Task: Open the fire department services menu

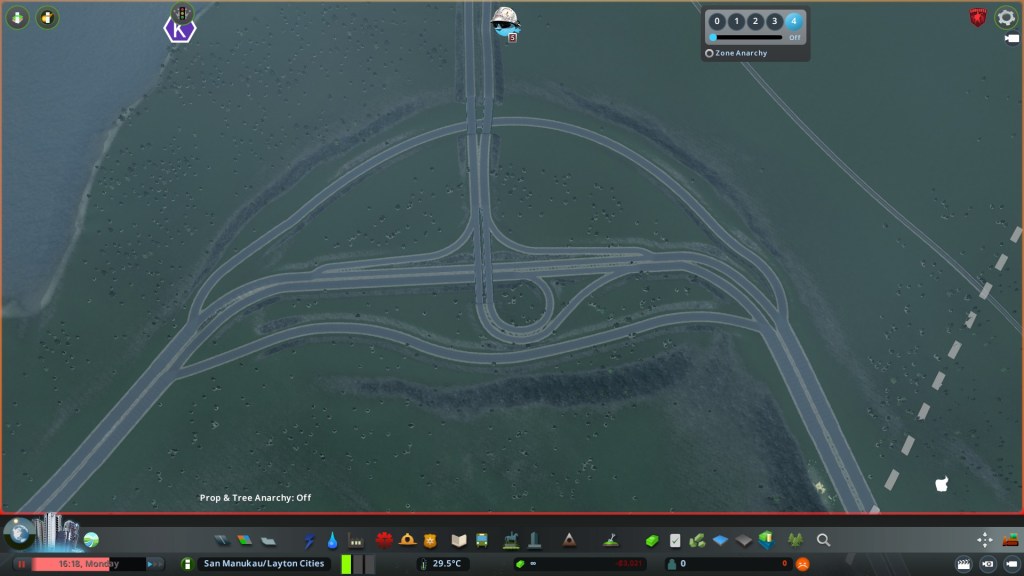Action: pos(408,540)
